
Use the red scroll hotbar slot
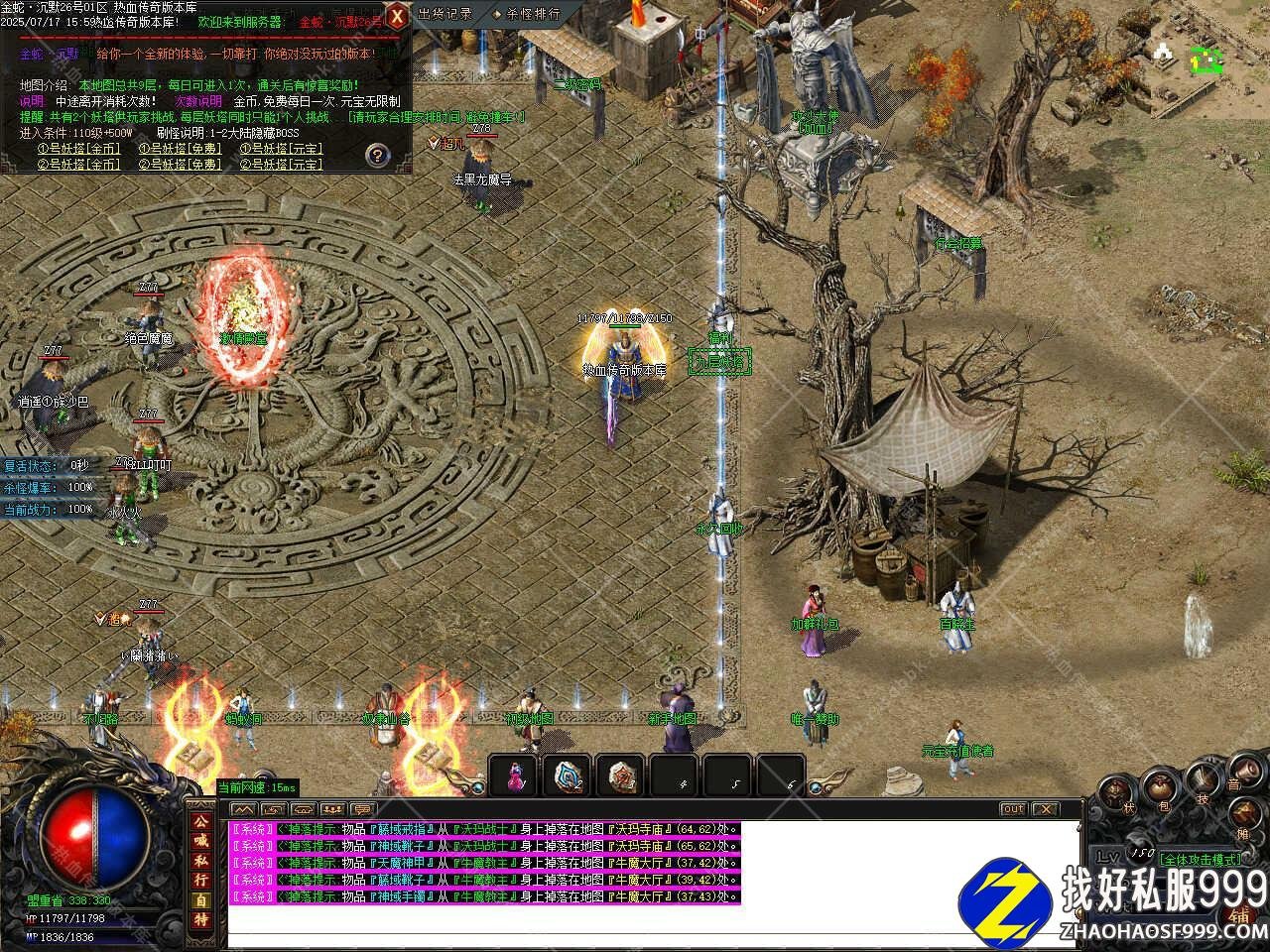[622, 776]
